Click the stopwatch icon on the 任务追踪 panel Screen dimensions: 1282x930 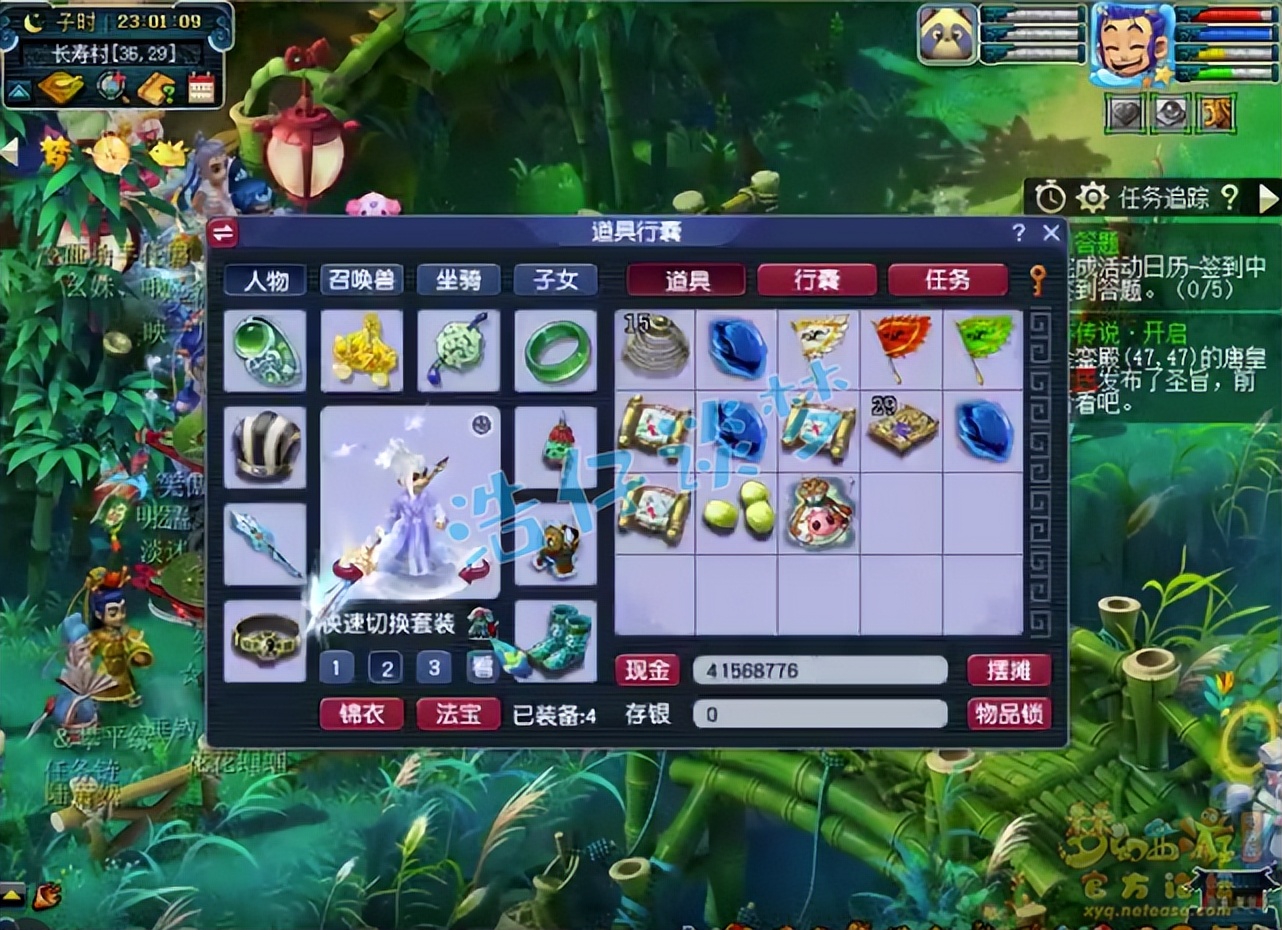coord(1050,198)
